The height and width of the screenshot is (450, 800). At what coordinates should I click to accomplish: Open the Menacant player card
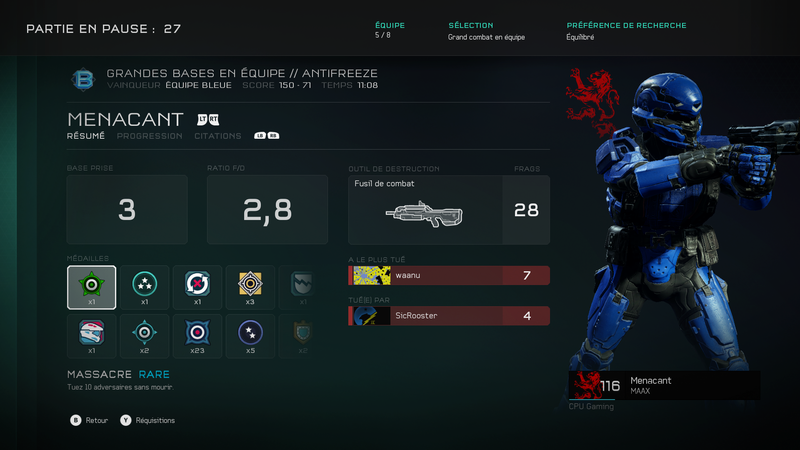click(x=664, y=386)
